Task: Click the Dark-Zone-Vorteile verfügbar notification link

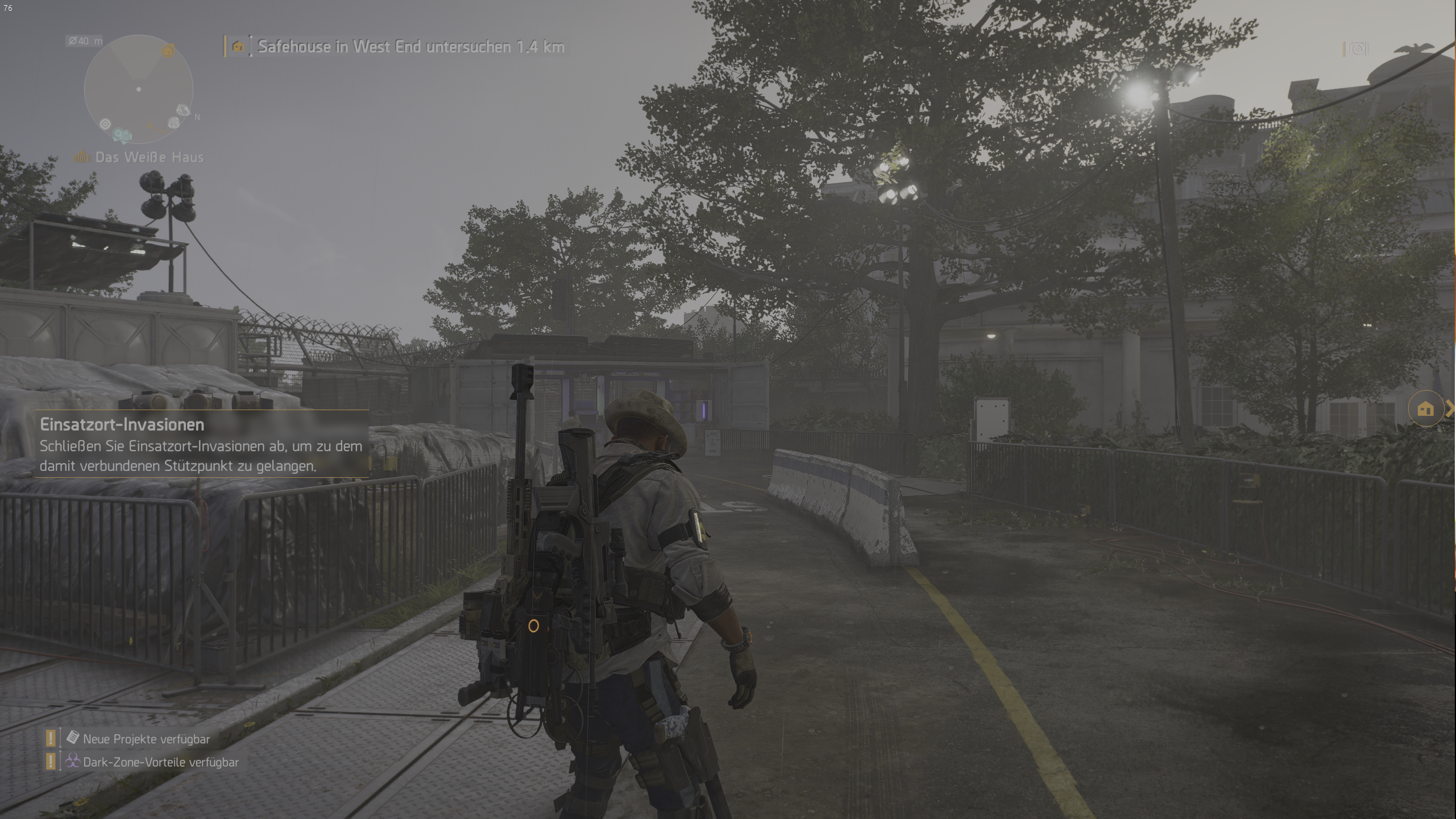Action: tap(161, 762)
